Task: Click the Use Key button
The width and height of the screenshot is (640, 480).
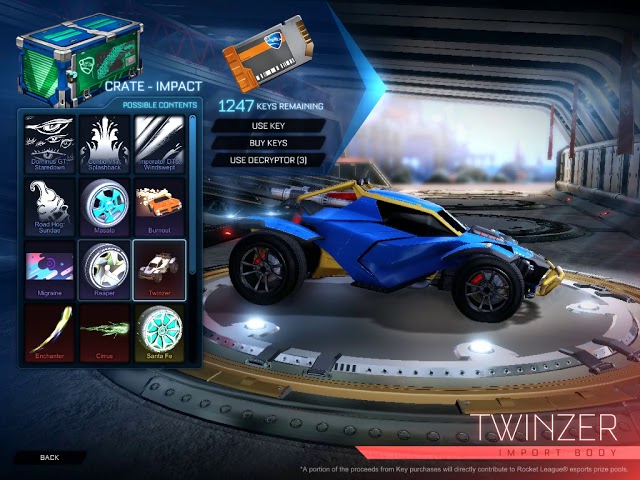Action: pyautogui.click(x=267, y=126)
